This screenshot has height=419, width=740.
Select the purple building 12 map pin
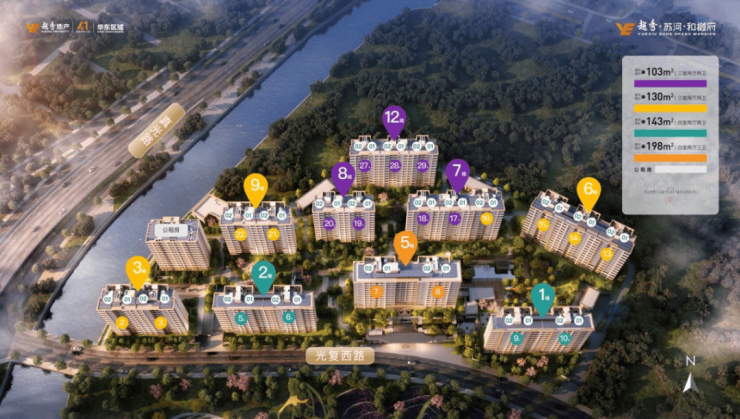point(394,121)
